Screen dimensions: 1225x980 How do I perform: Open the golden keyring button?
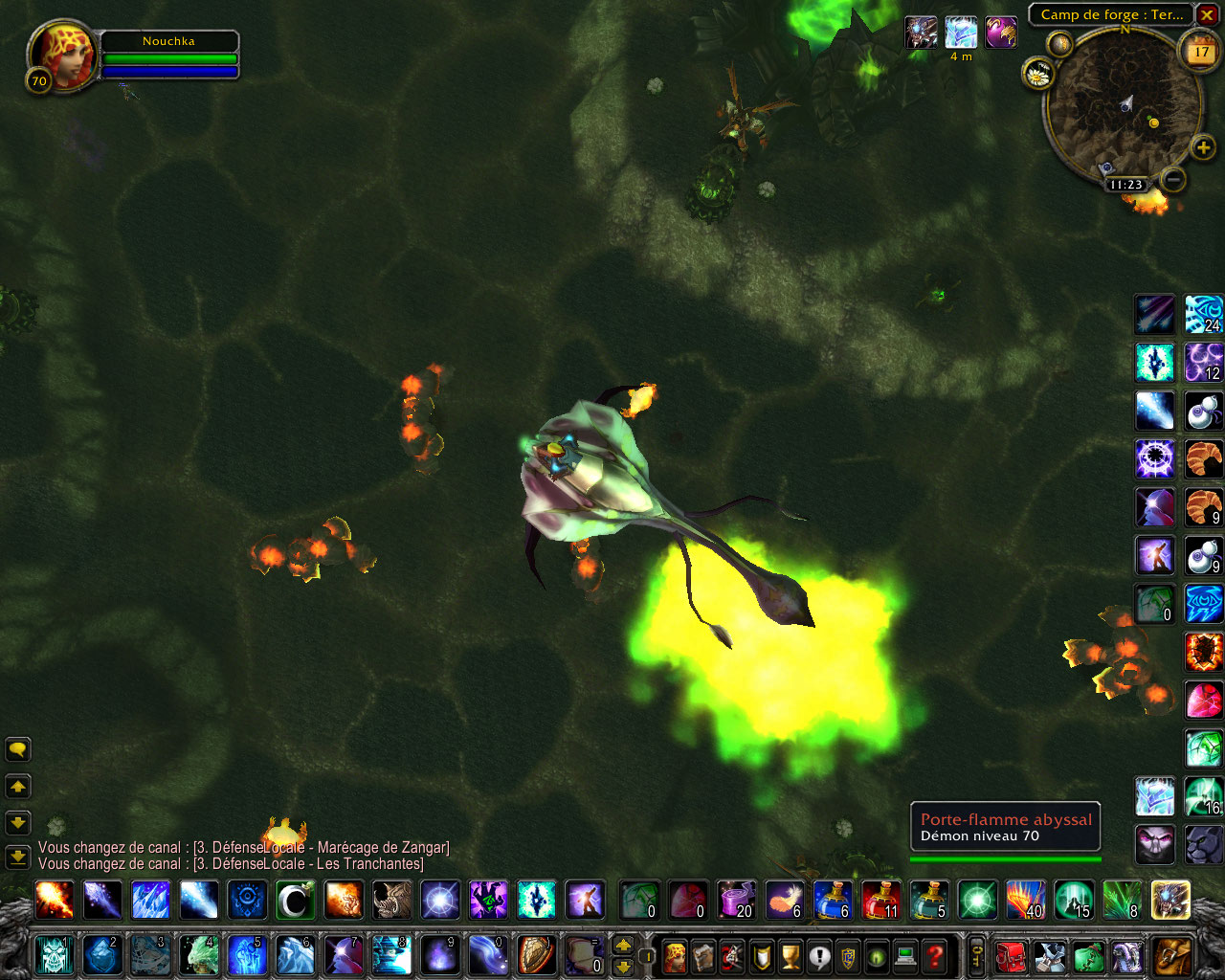(977, 954)
